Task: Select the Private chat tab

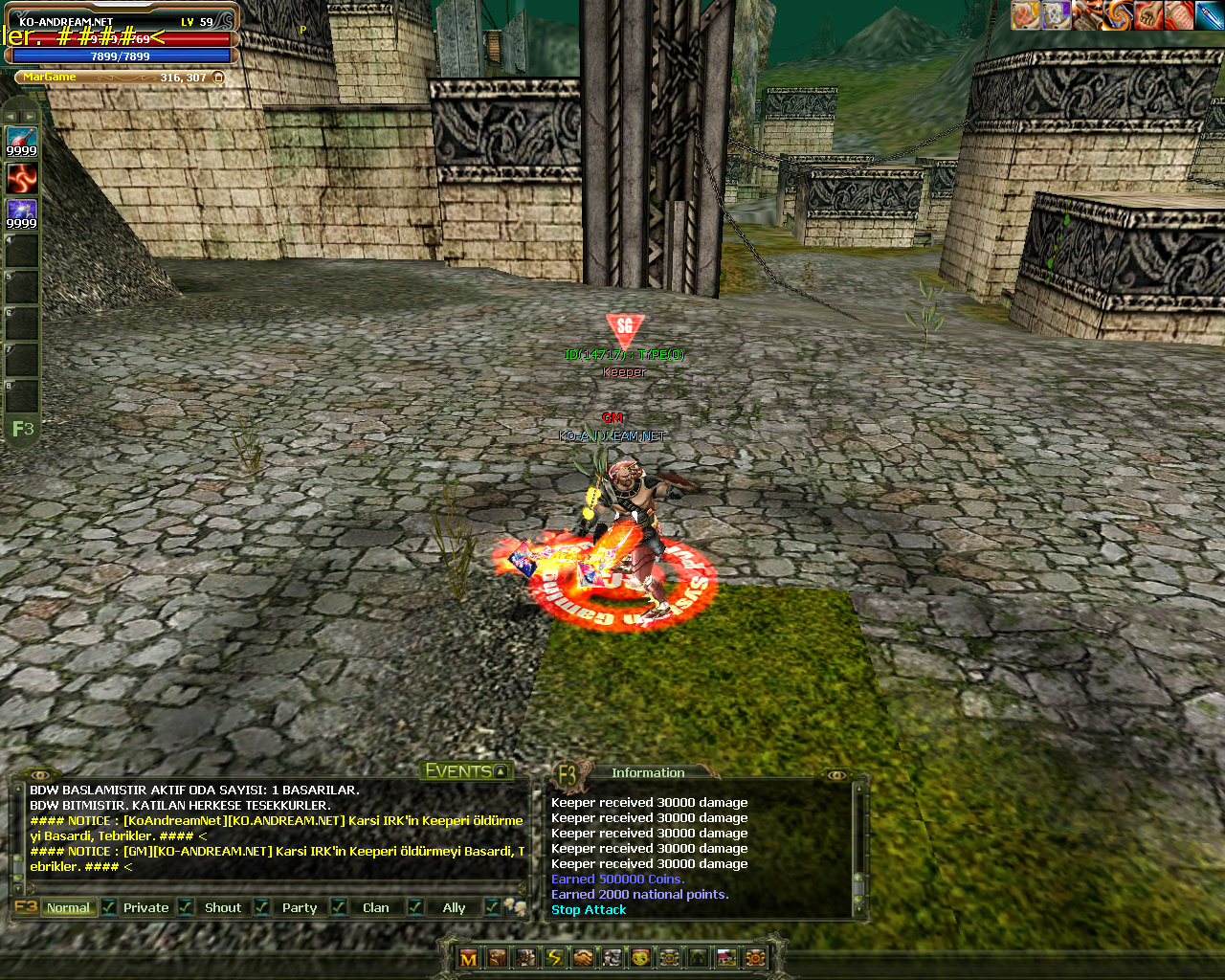Action: (145, 907)
